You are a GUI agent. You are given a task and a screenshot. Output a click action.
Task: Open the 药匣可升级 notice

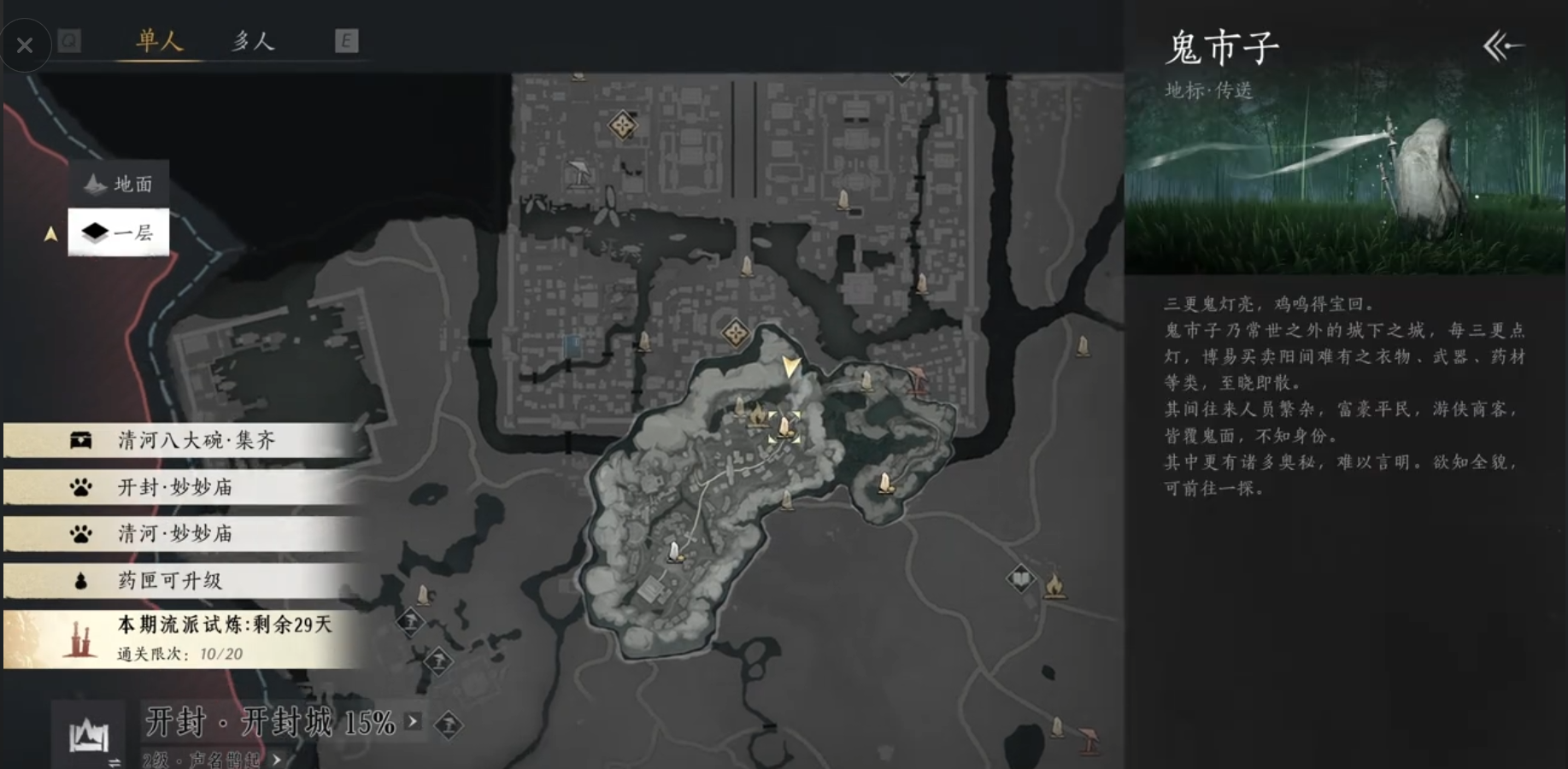point(184,581)
